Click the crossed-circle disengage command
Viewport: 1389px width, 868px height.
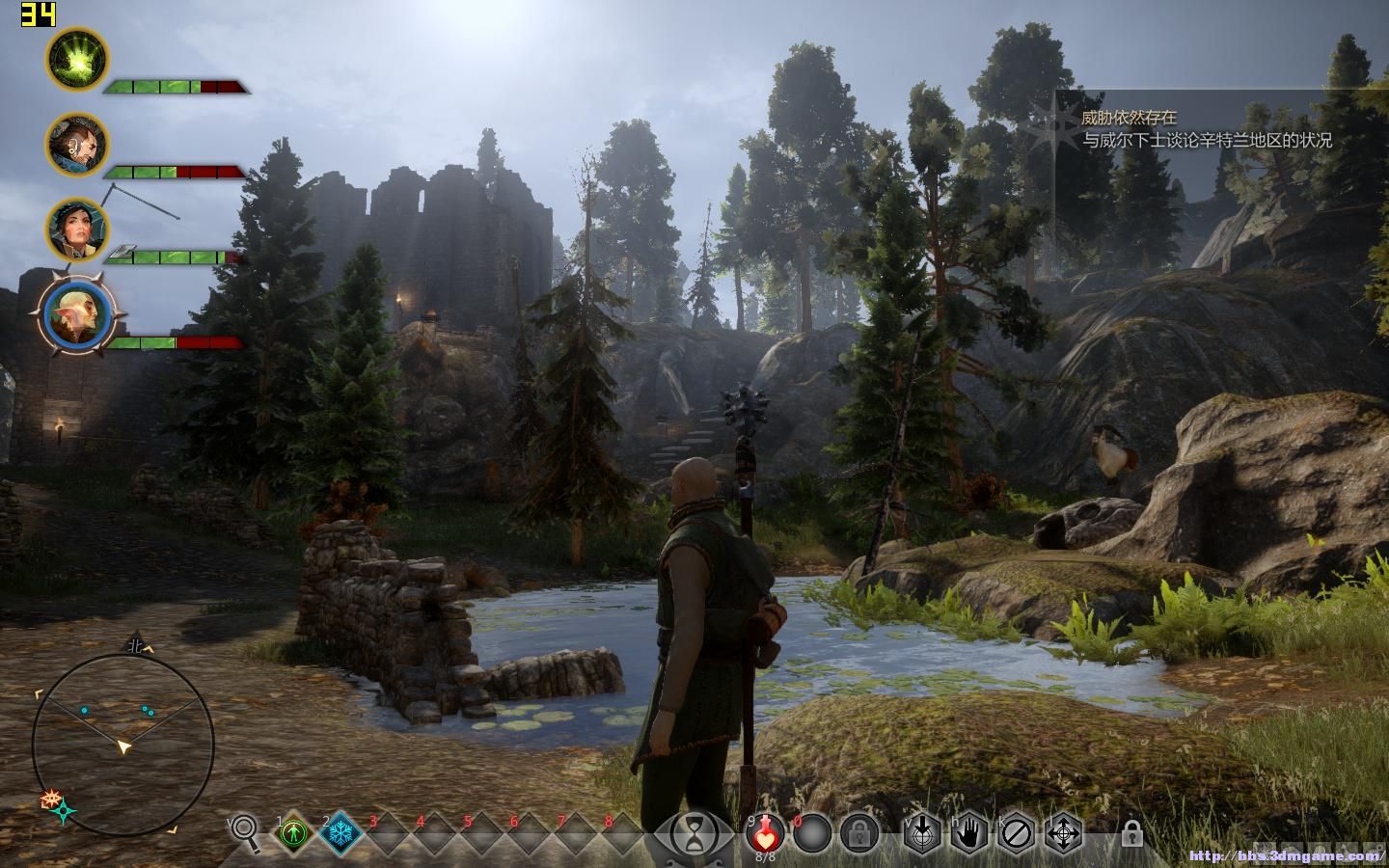(x=1017, y=832)
